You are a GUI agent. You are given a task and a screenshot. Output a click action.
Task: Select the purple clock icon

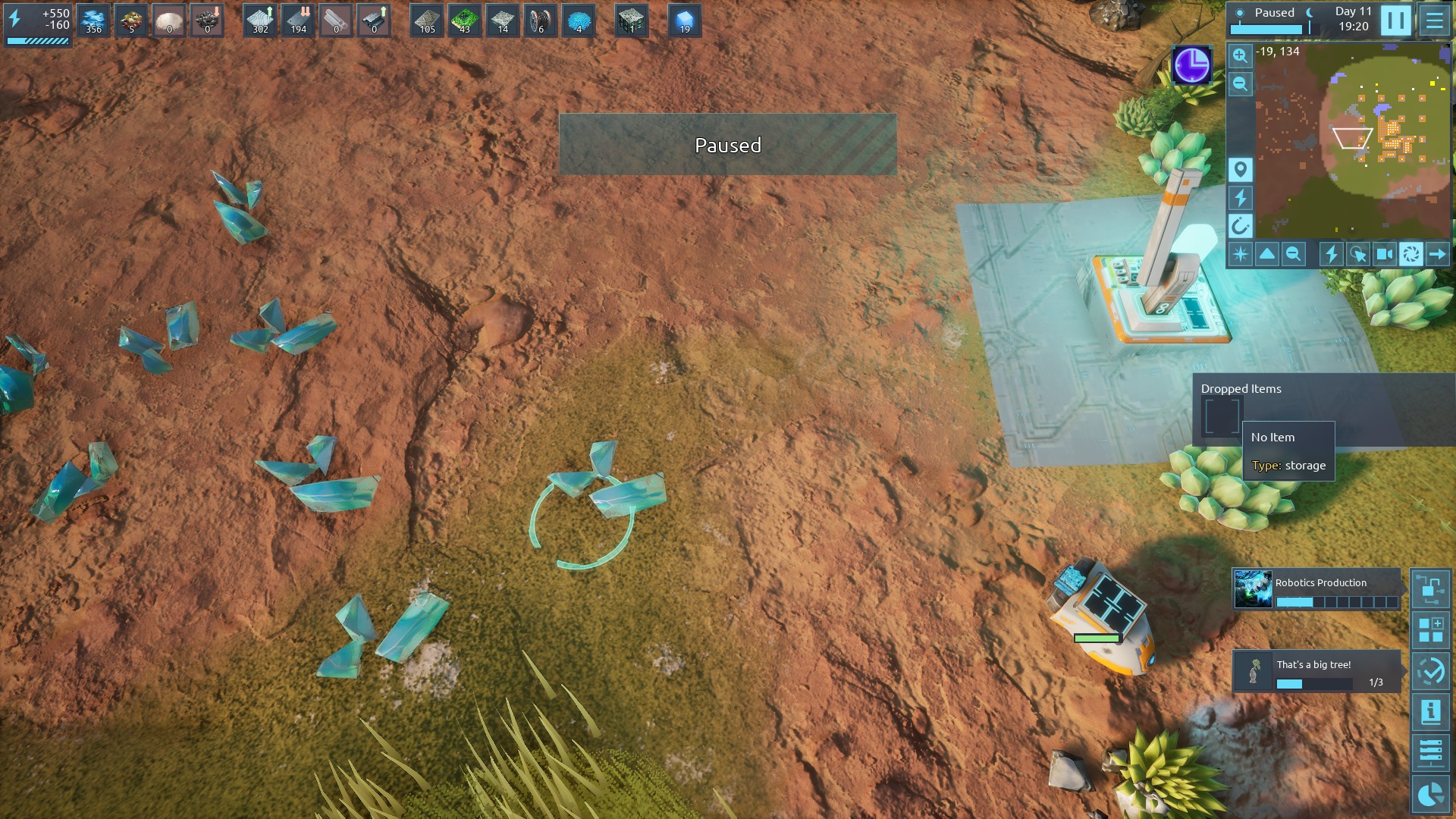1191,64
